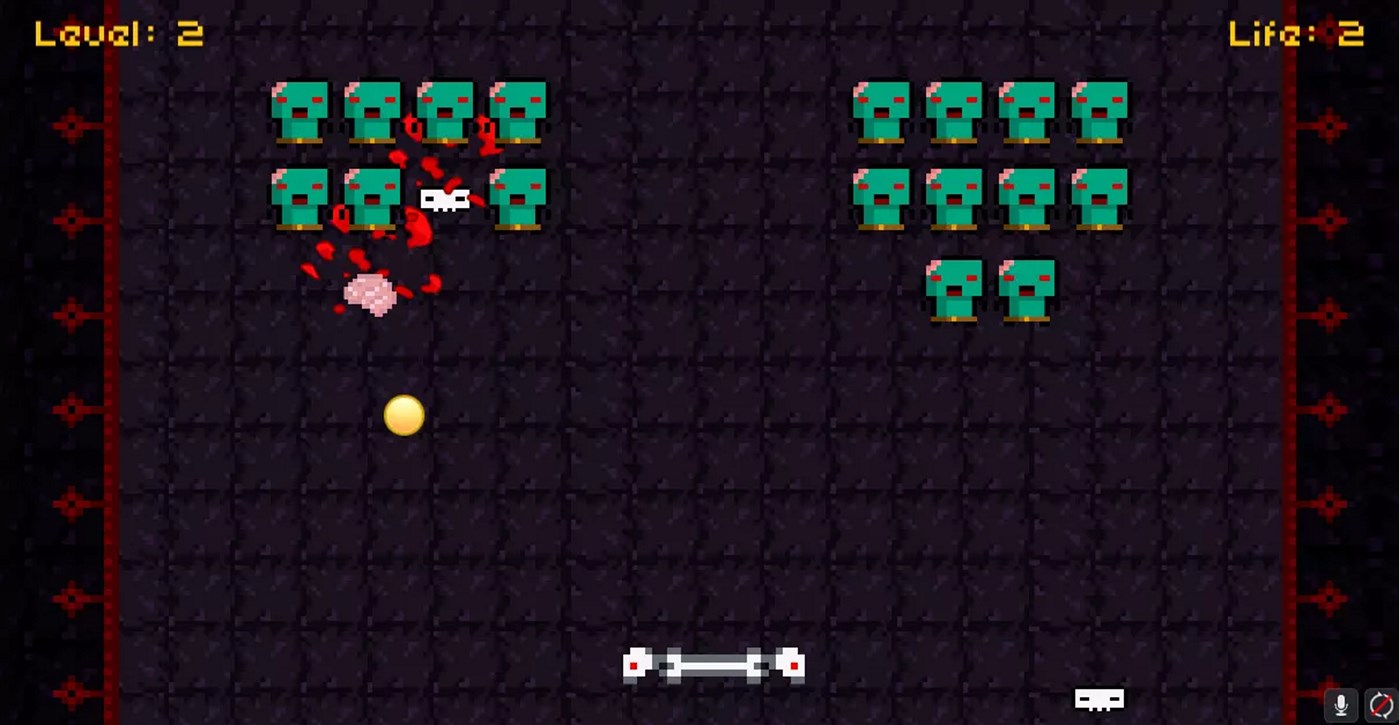Click the white flying skull projectile near the zombies
Viewport: 1399px width, 725px height.
[x=444, y=199]
